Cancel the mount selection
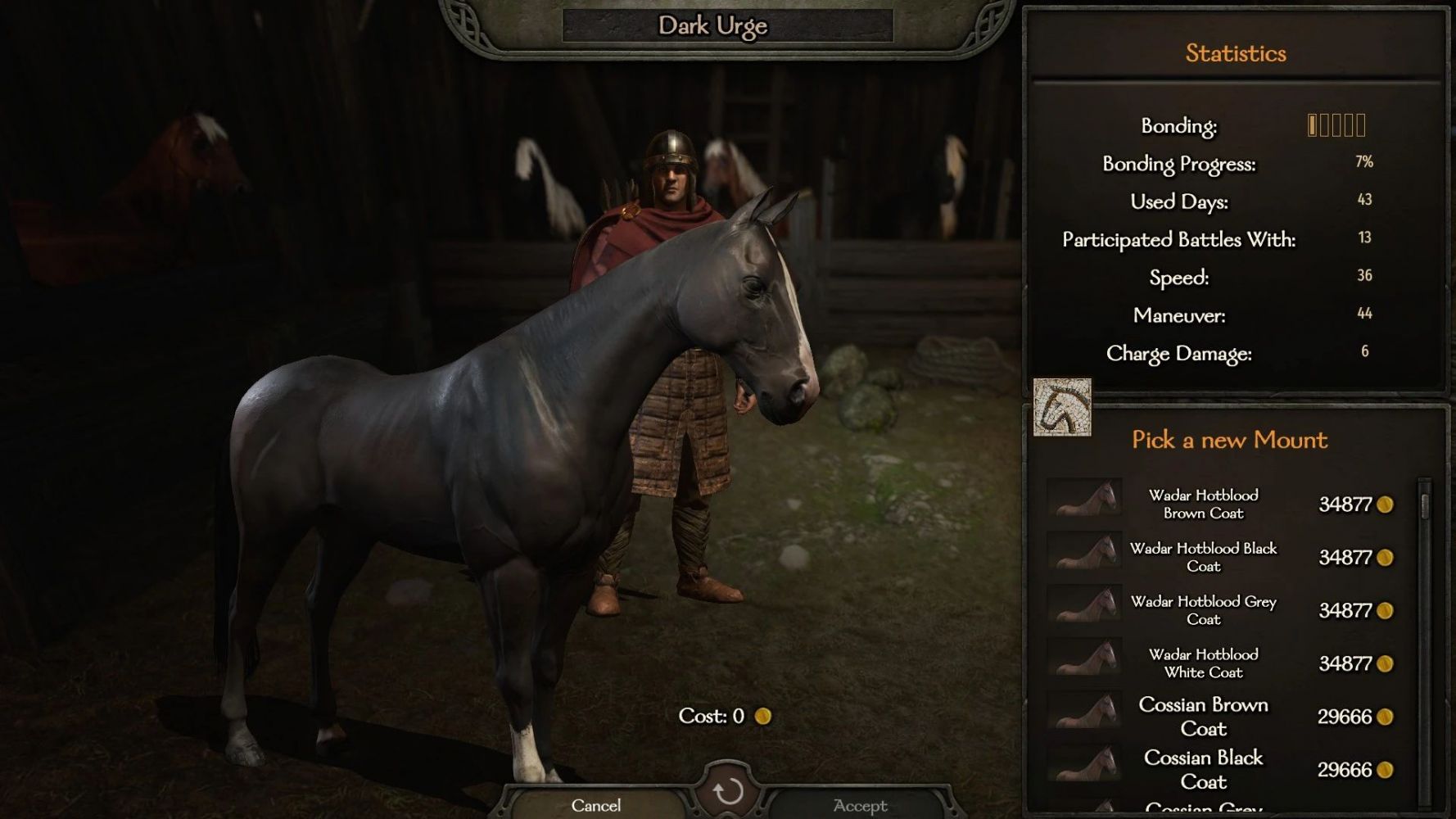 pyautogui.click(x=595, y=805)
